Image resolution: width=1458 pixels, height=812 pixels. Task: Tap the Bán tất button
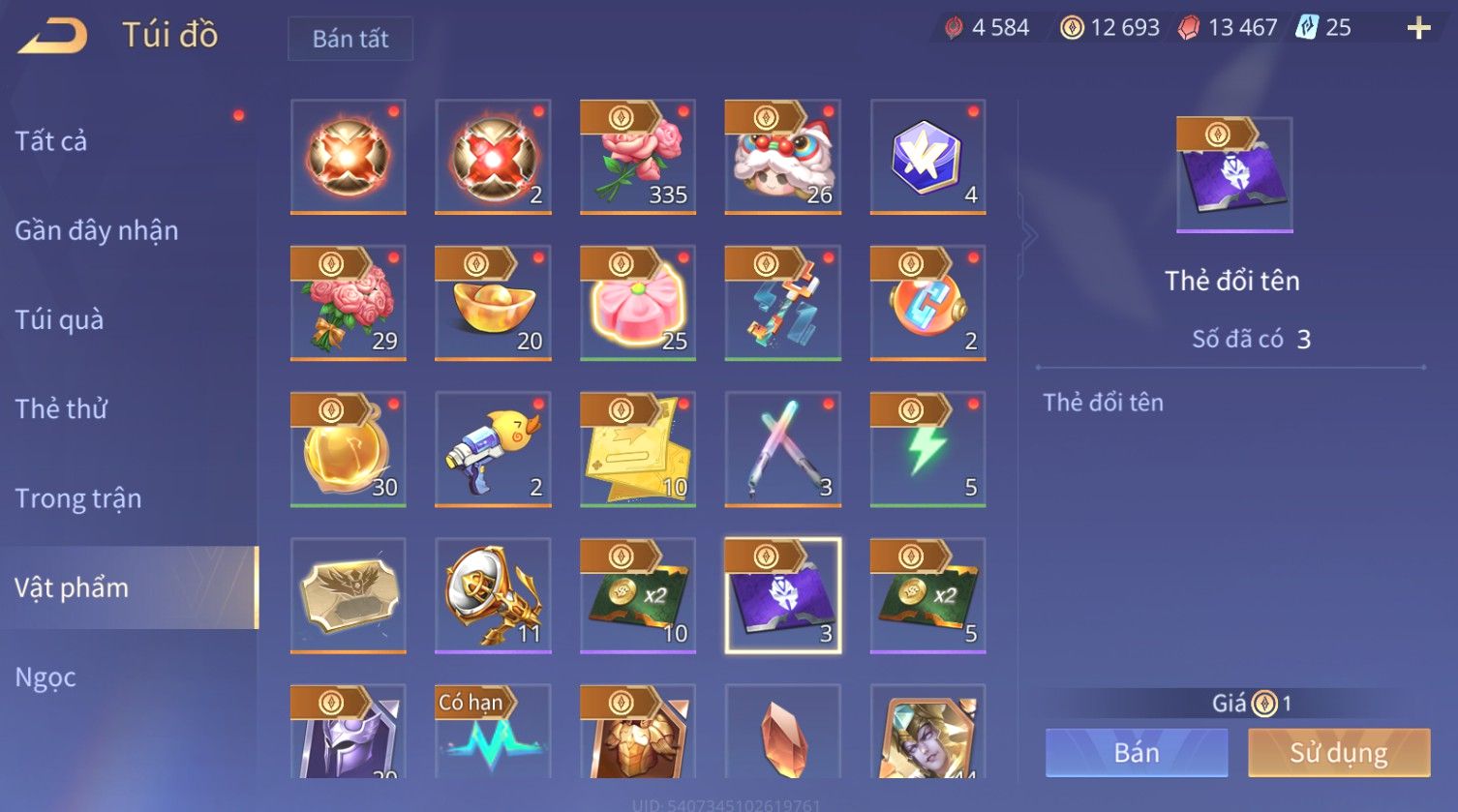pos(350,39)
